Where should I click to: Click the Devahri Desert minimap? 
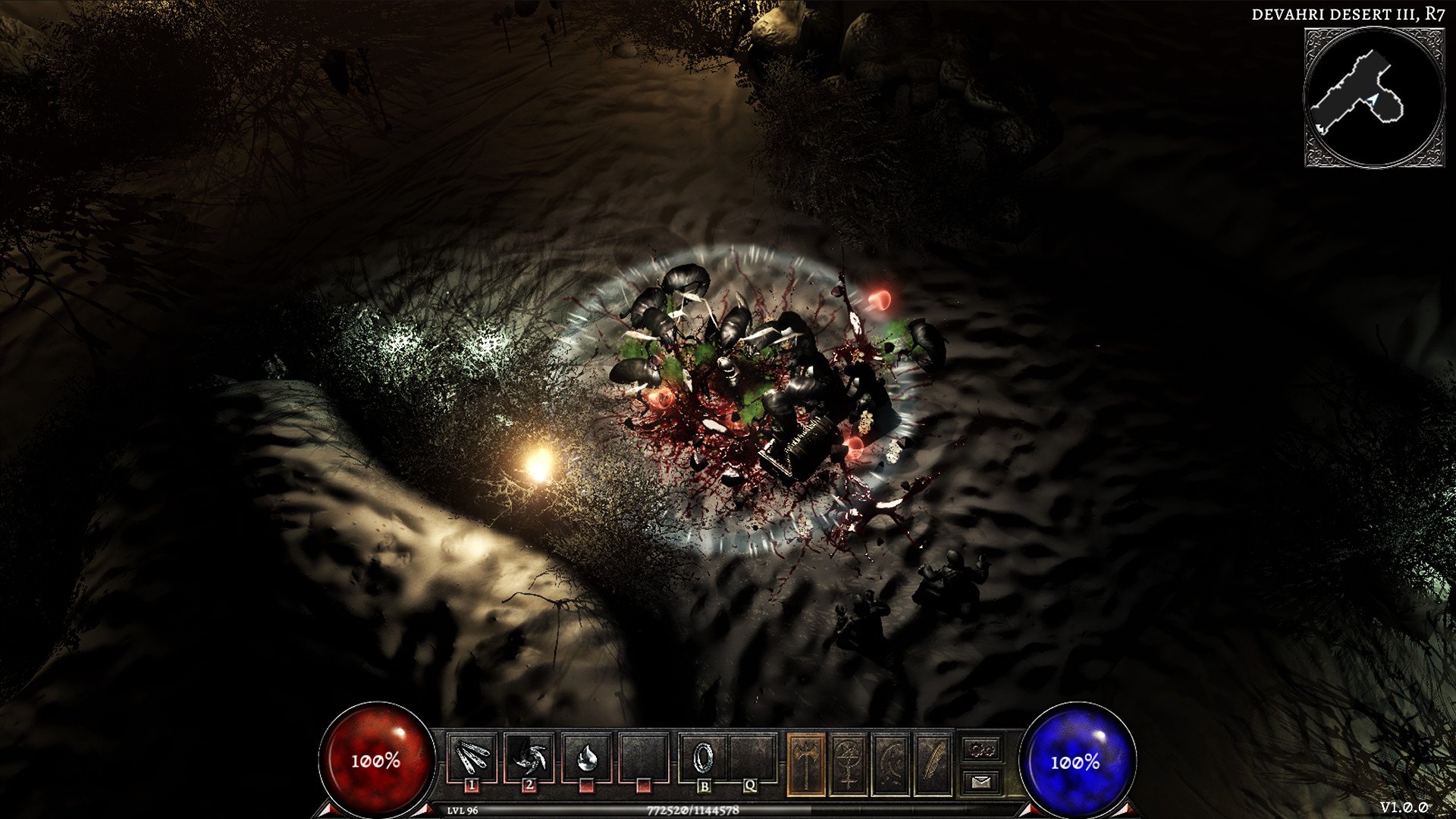coord(1373,97)
